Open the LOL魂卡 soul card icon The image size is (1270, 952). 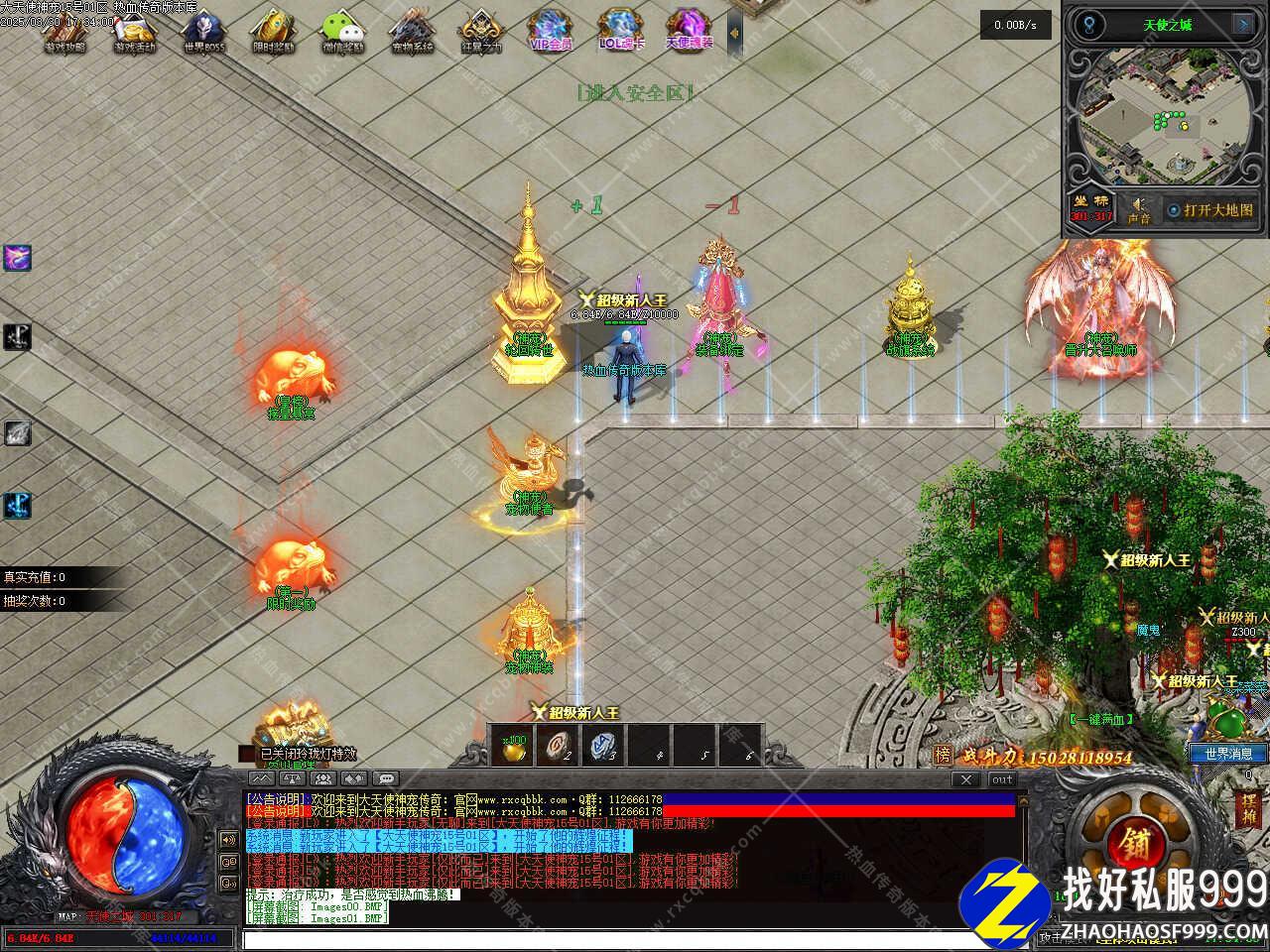click(618, 31)
